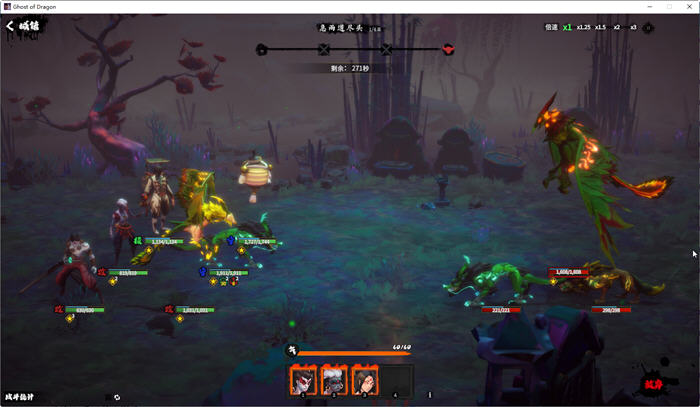Switch battle speed to x1.5
The image size is (700, 407).
[x=601, y=27]
